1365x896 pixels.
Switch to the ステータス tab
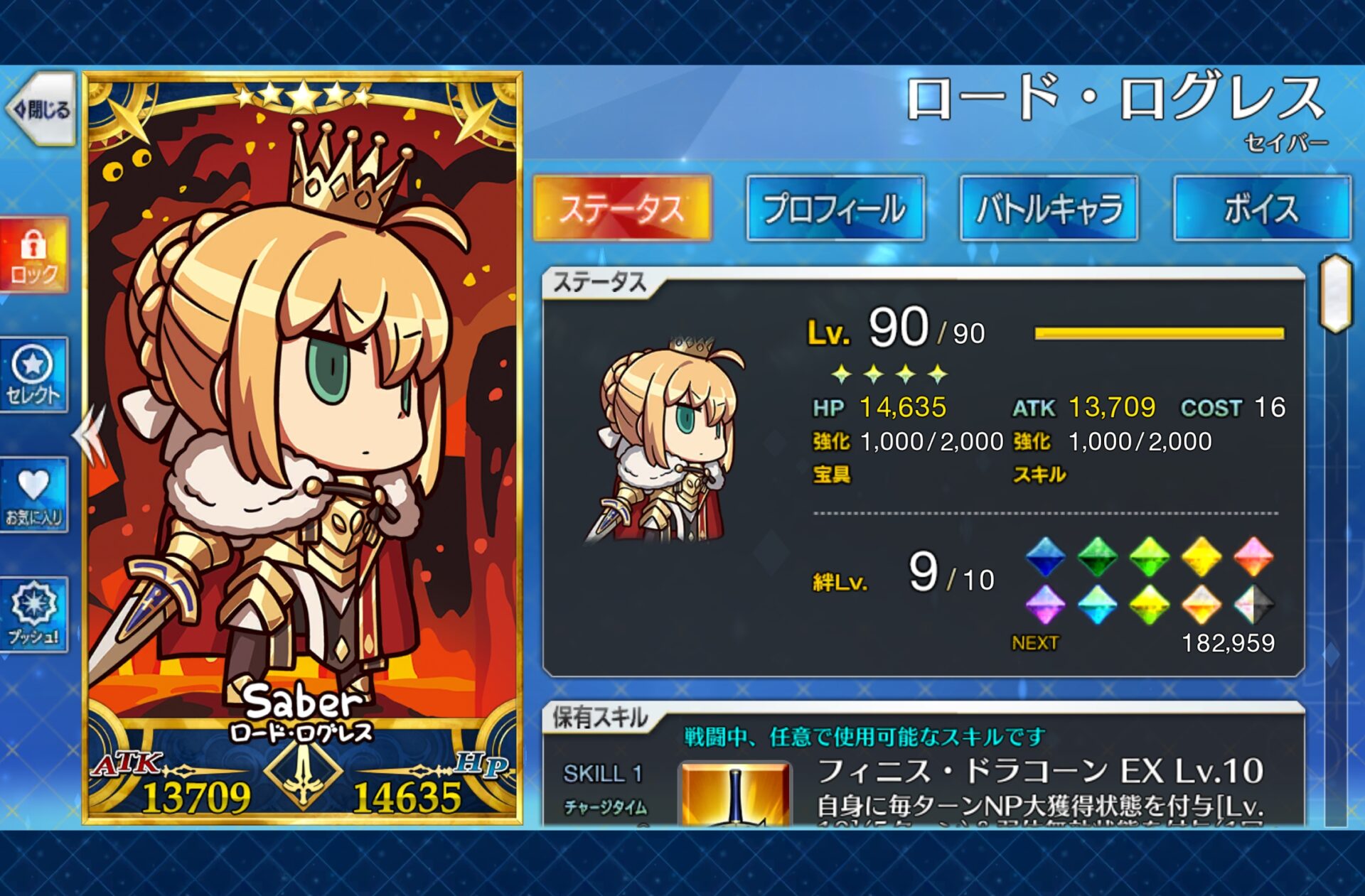(622, 208)
